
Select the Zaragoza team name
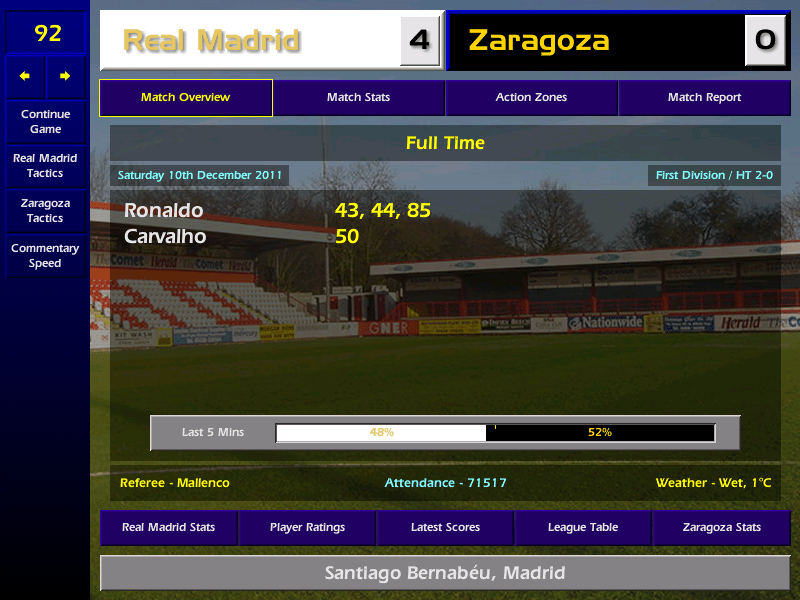[538, 41]
